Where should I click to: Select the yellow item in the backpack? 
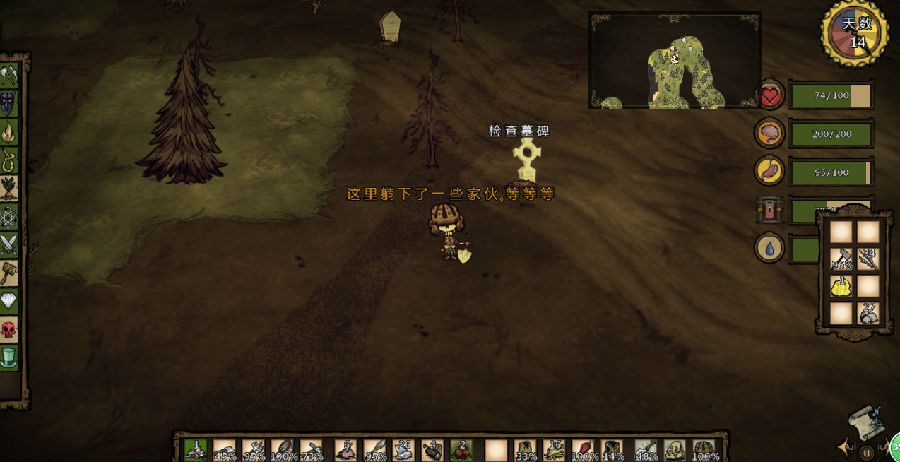842,287
